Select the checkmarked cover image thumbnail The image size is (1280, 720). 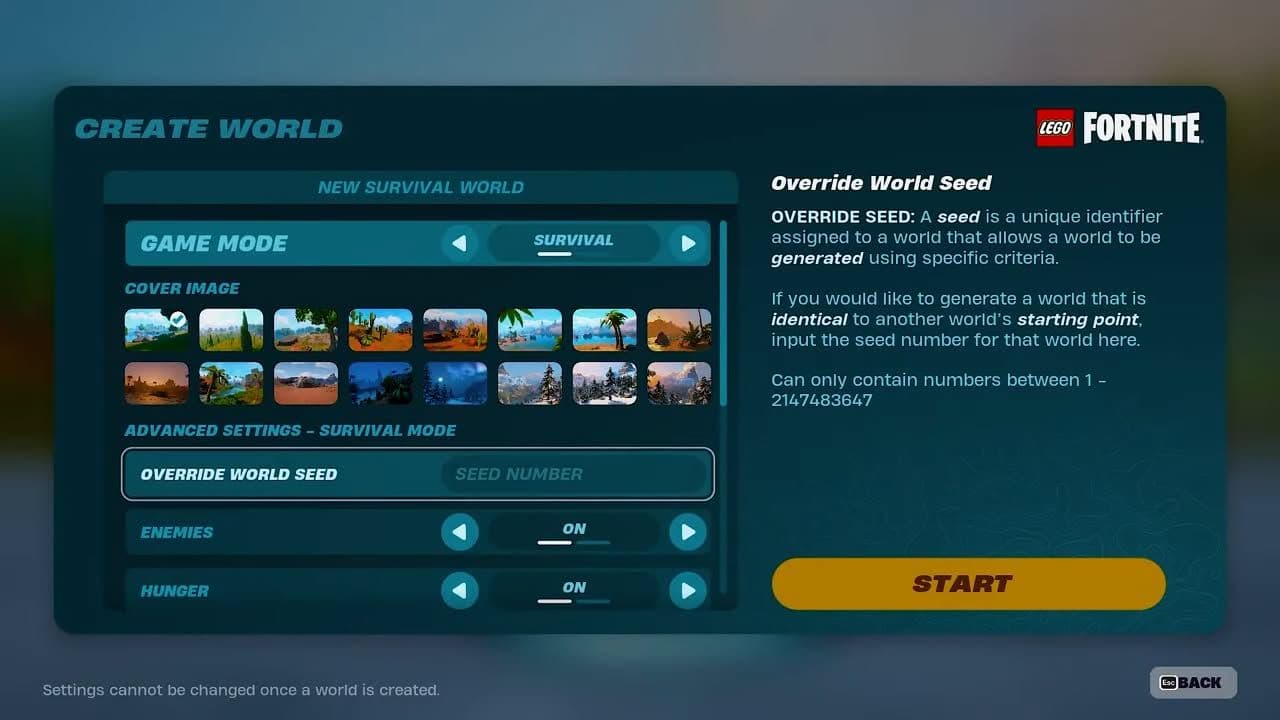point(156,330)
